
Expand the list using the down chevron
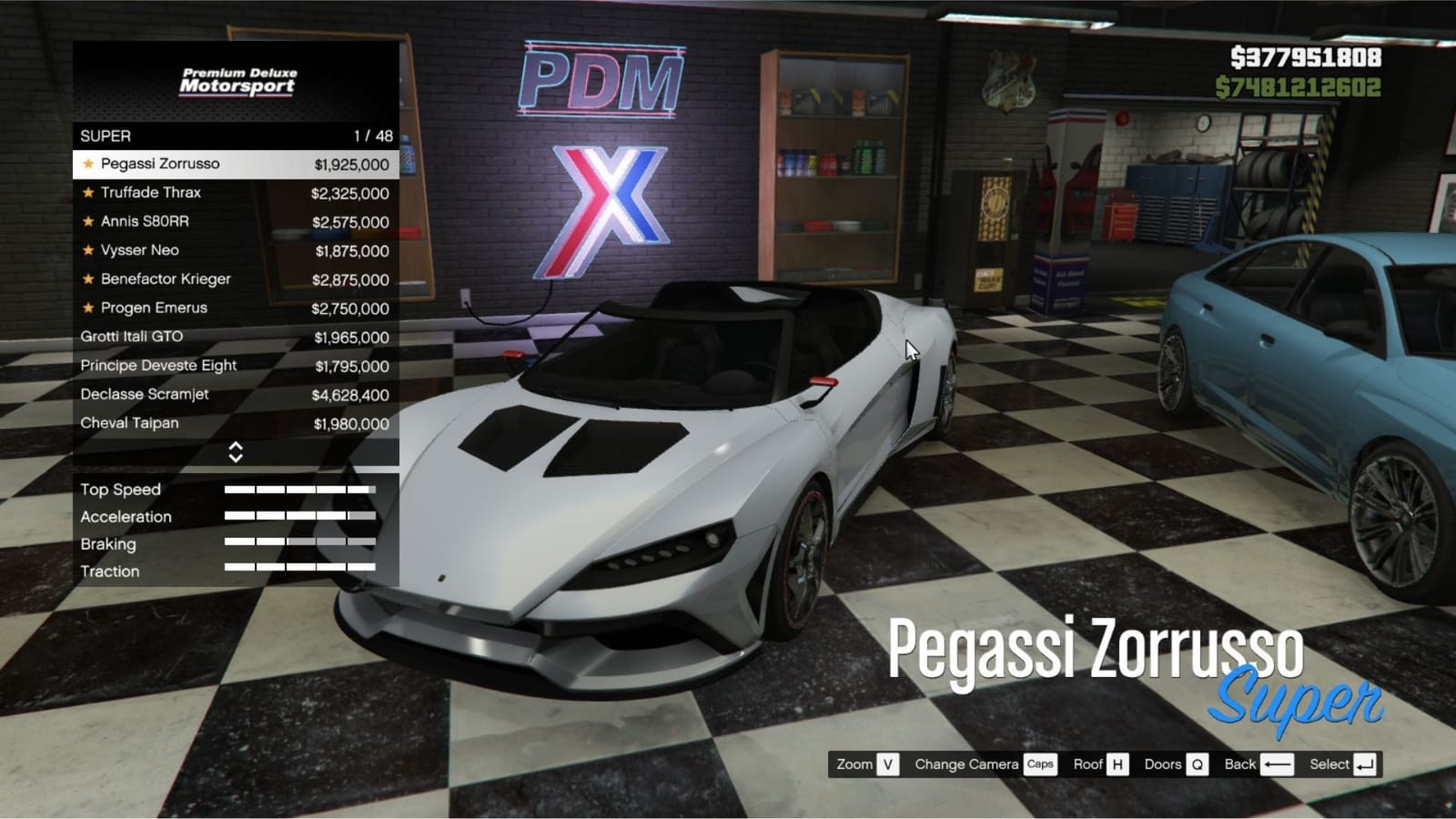coord(238,457)
